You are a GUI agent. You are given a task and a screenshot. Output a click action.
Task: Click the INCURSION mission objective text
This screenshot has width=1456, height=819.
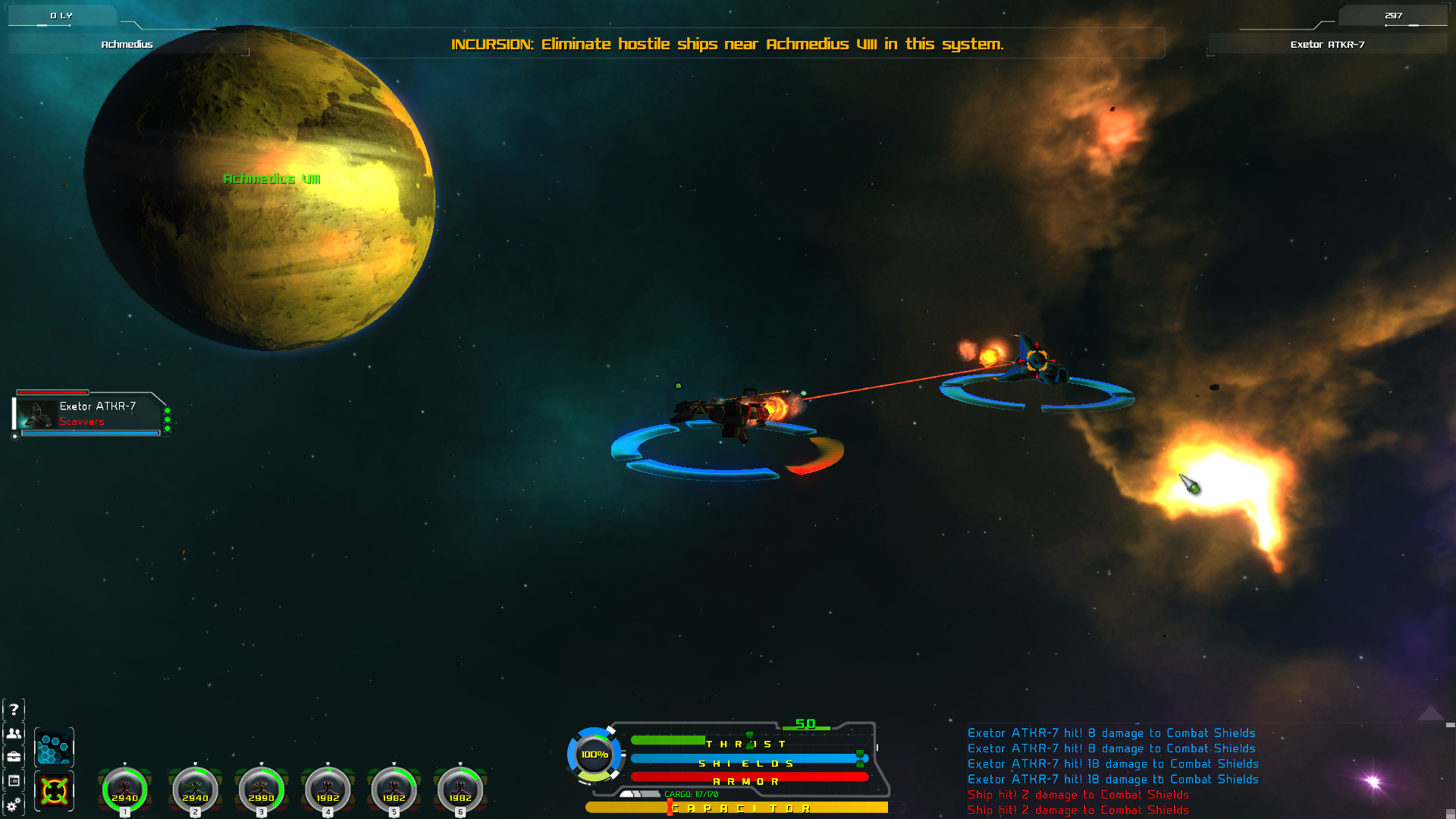click(727, 44)
